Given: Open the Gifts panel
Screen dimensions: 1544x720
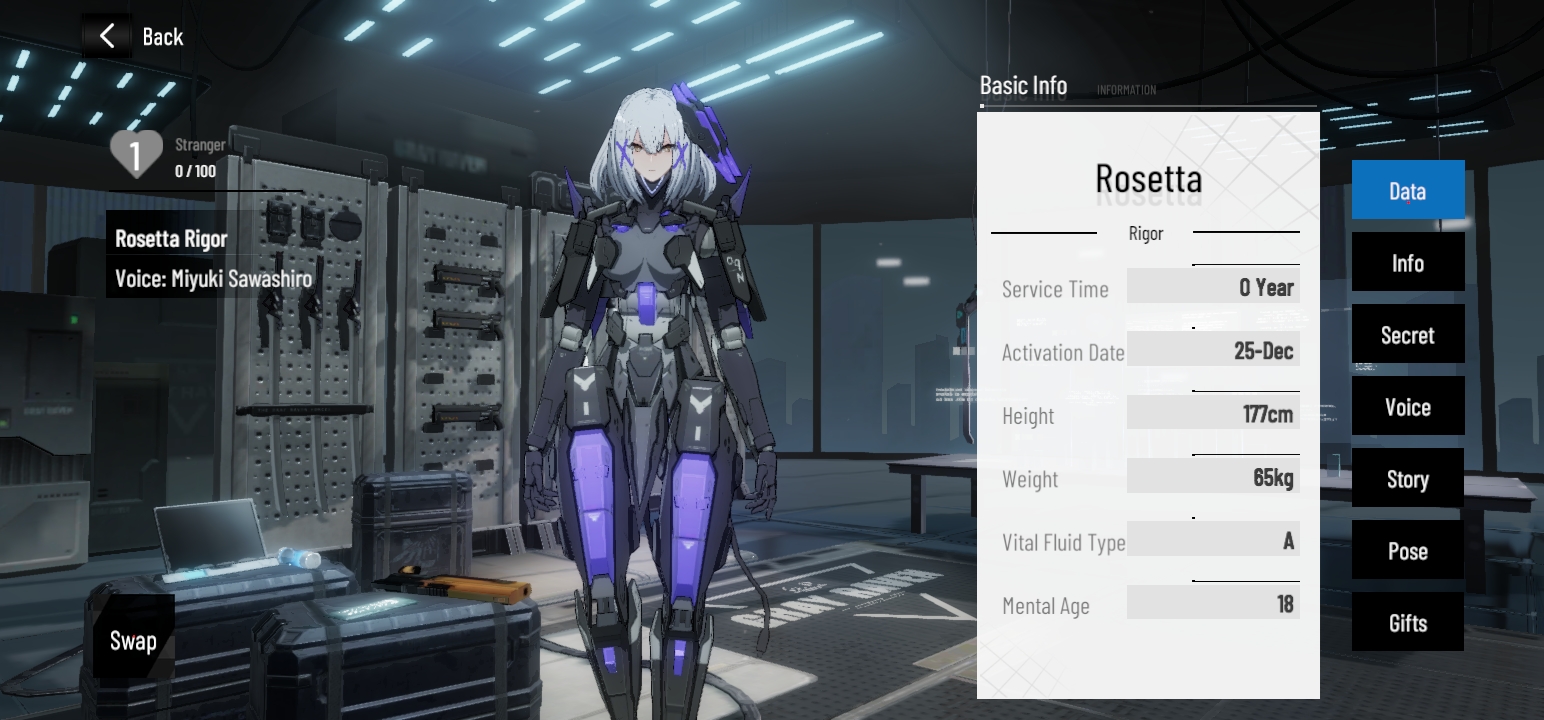Looking at the screenshot, I should [x=1407, y=622].
